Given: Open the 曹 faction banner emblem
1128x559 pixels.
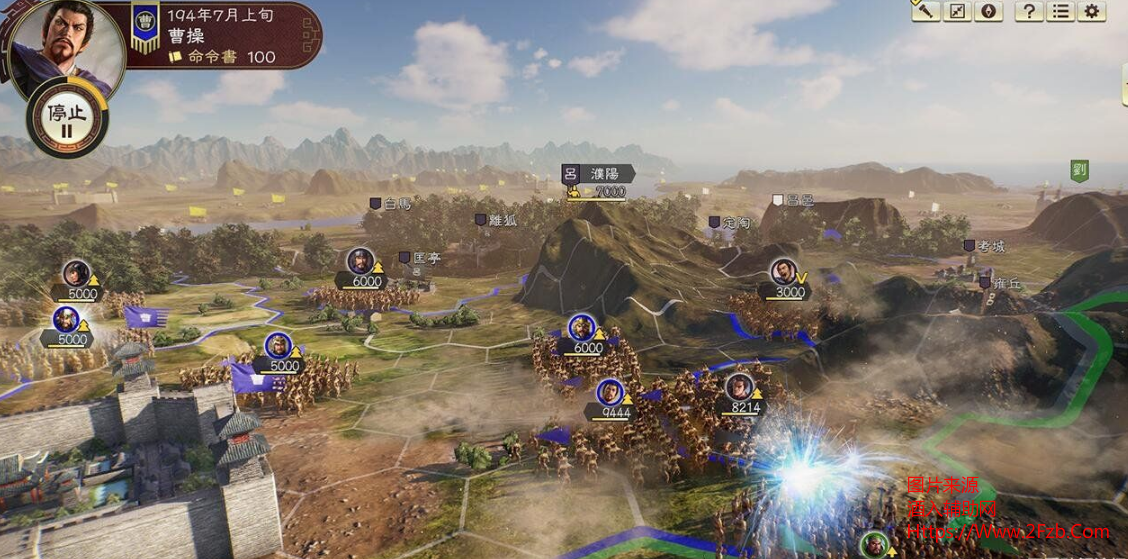Looking at the screenshot, I should coord(146,26).
